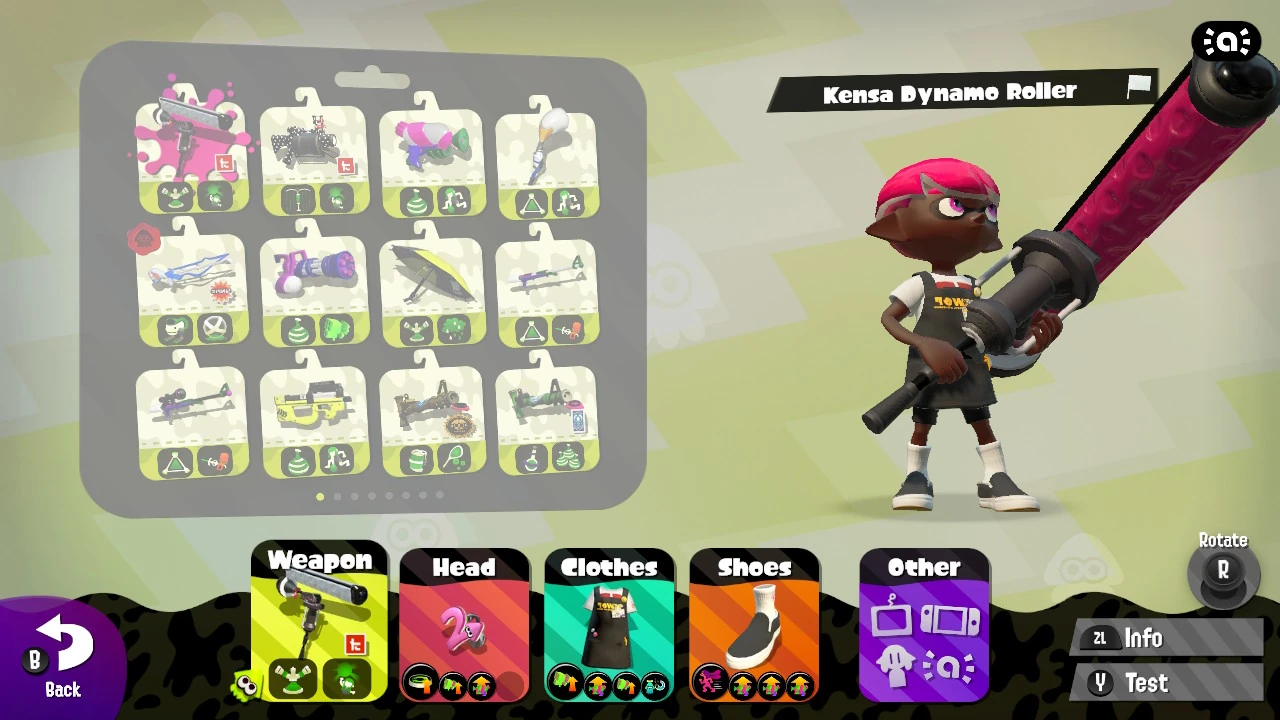Open the ZL Info panel
This screenshot has height=720, width=1280.
coord(1165,638)
